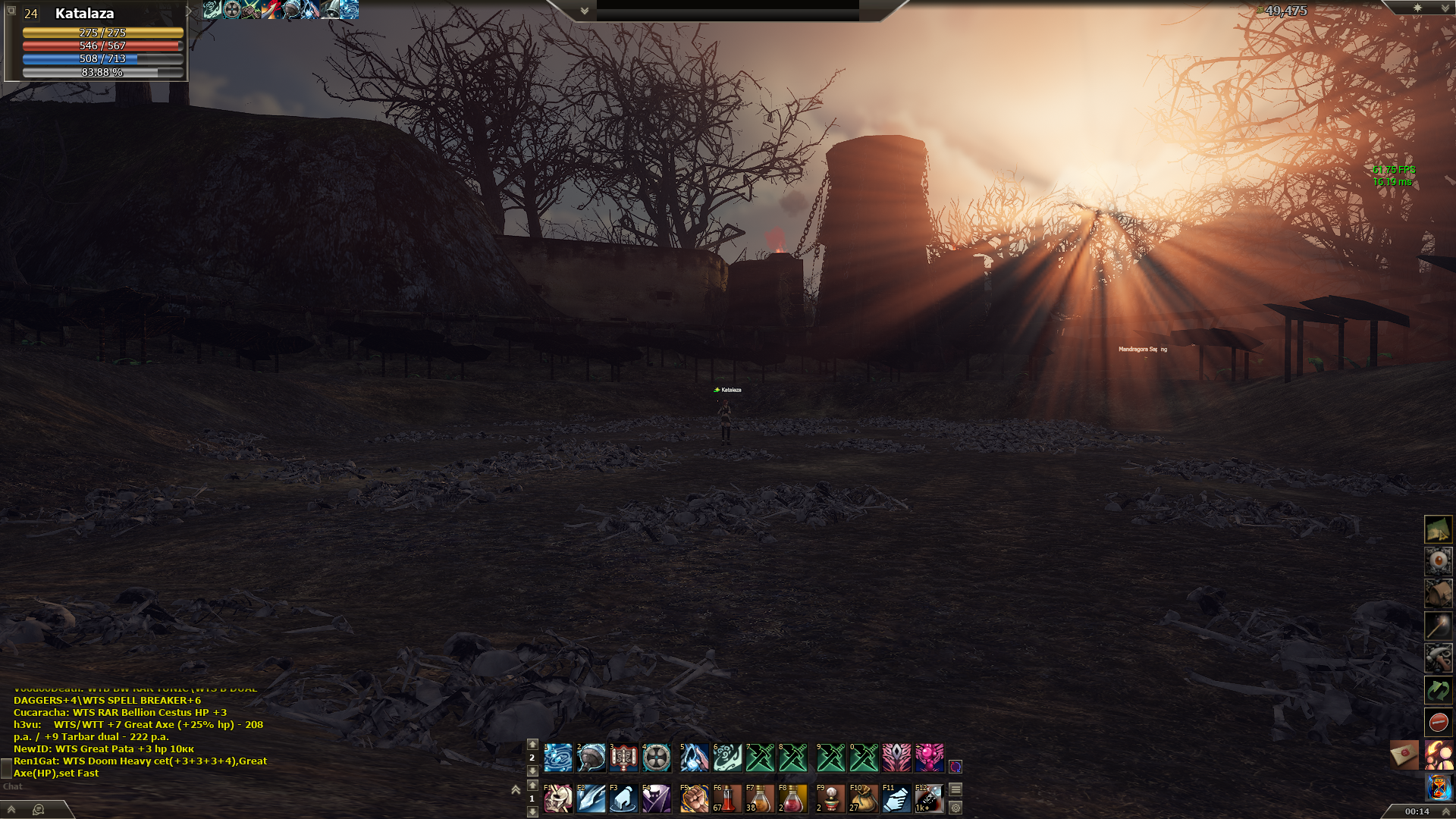Screen dimensions: 1456x819
Task: Select the magic wand side menu icon
Action: [x=1438, y=626]
